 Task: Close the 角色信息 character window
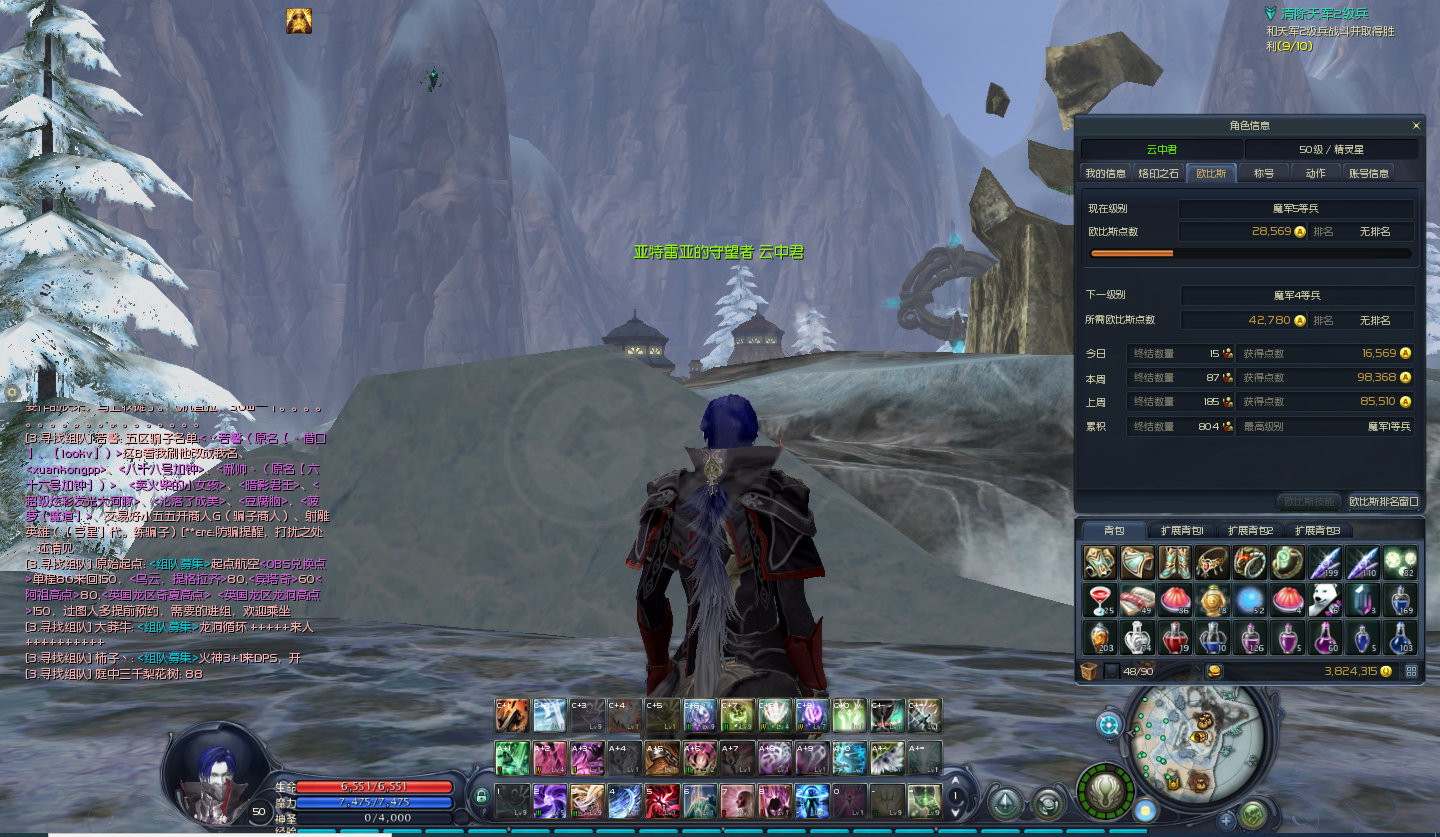tap(1415, 126)
